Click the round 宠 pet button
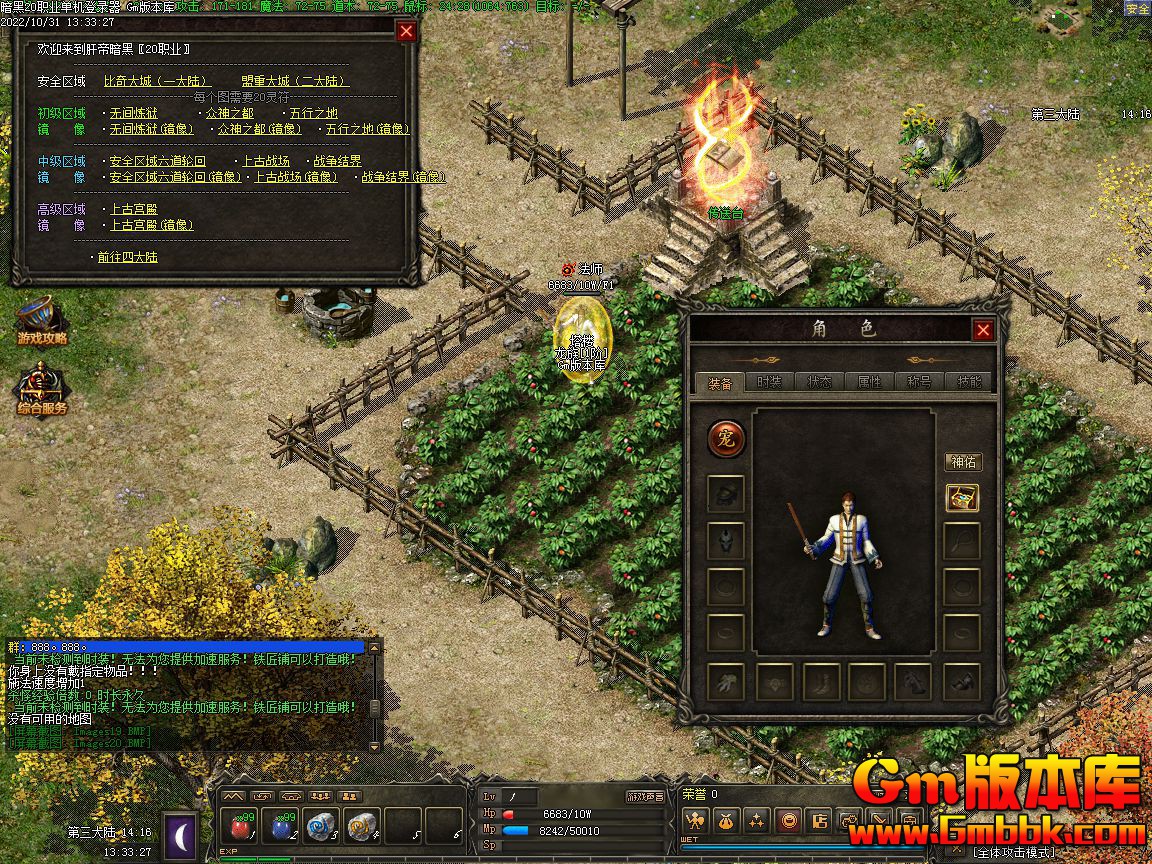 726,438
